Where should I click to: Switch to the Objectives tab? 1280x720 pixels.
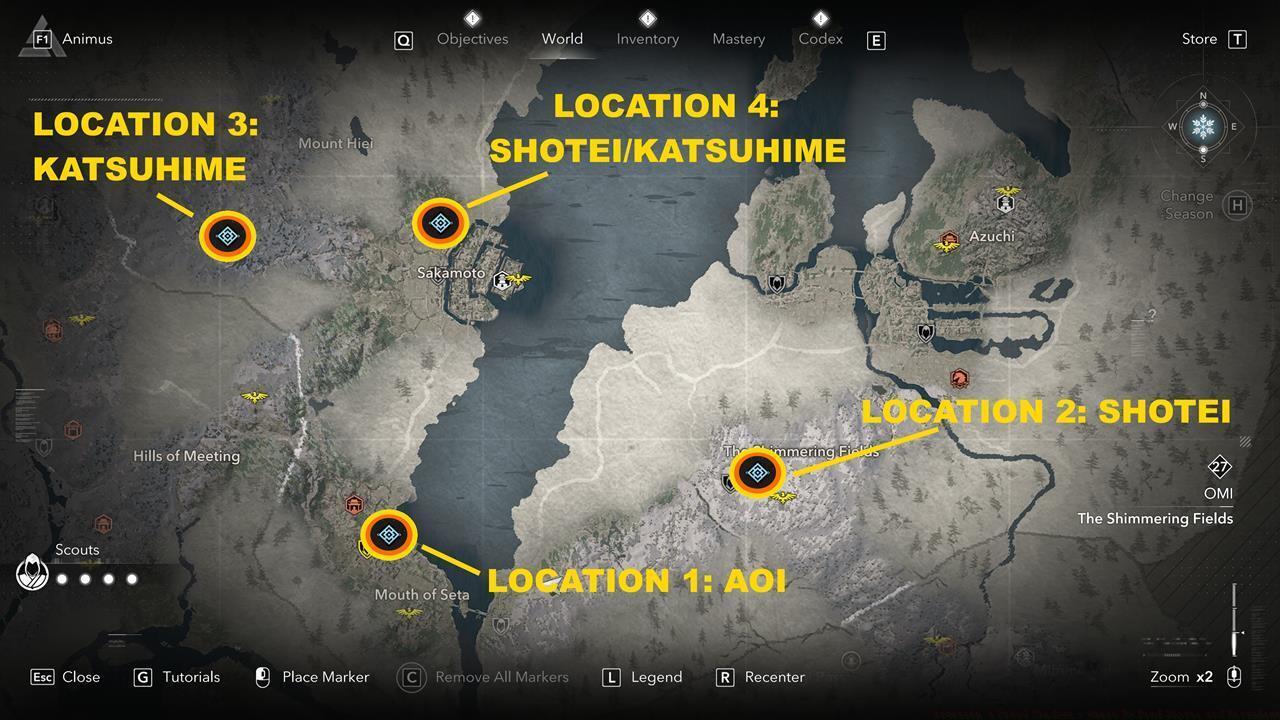pyautogui.click(x=472, y=38)
